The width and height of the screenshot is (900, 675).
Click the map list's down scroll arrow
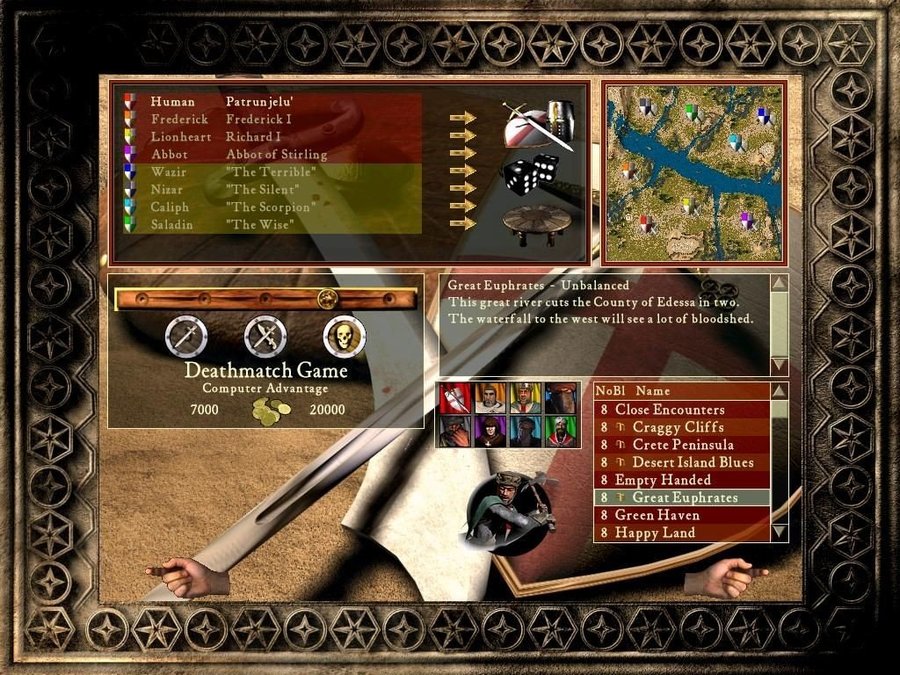click(779, 531)
